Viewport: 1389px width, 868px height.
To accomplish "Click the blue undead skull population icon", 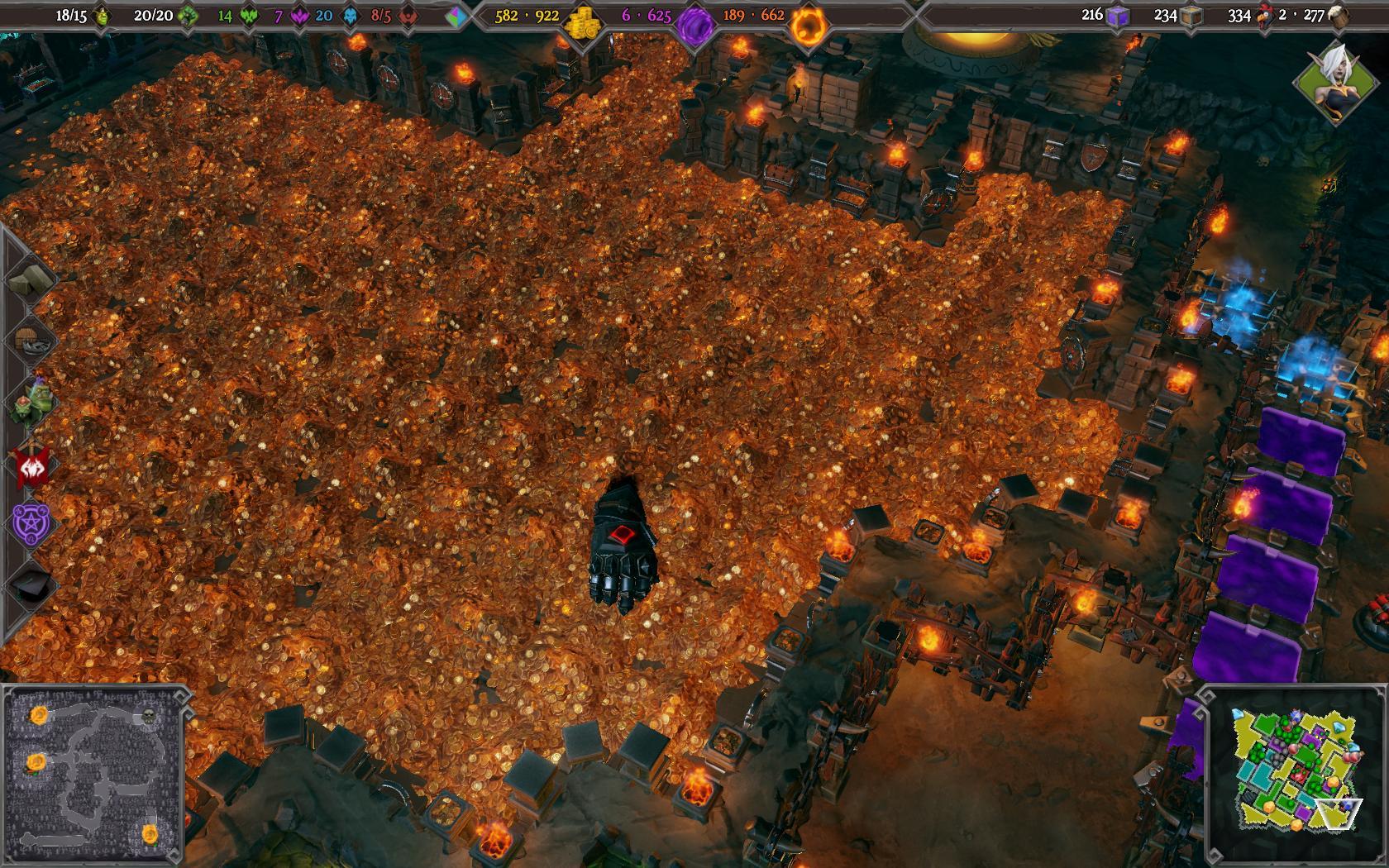I will pos(350,16).
